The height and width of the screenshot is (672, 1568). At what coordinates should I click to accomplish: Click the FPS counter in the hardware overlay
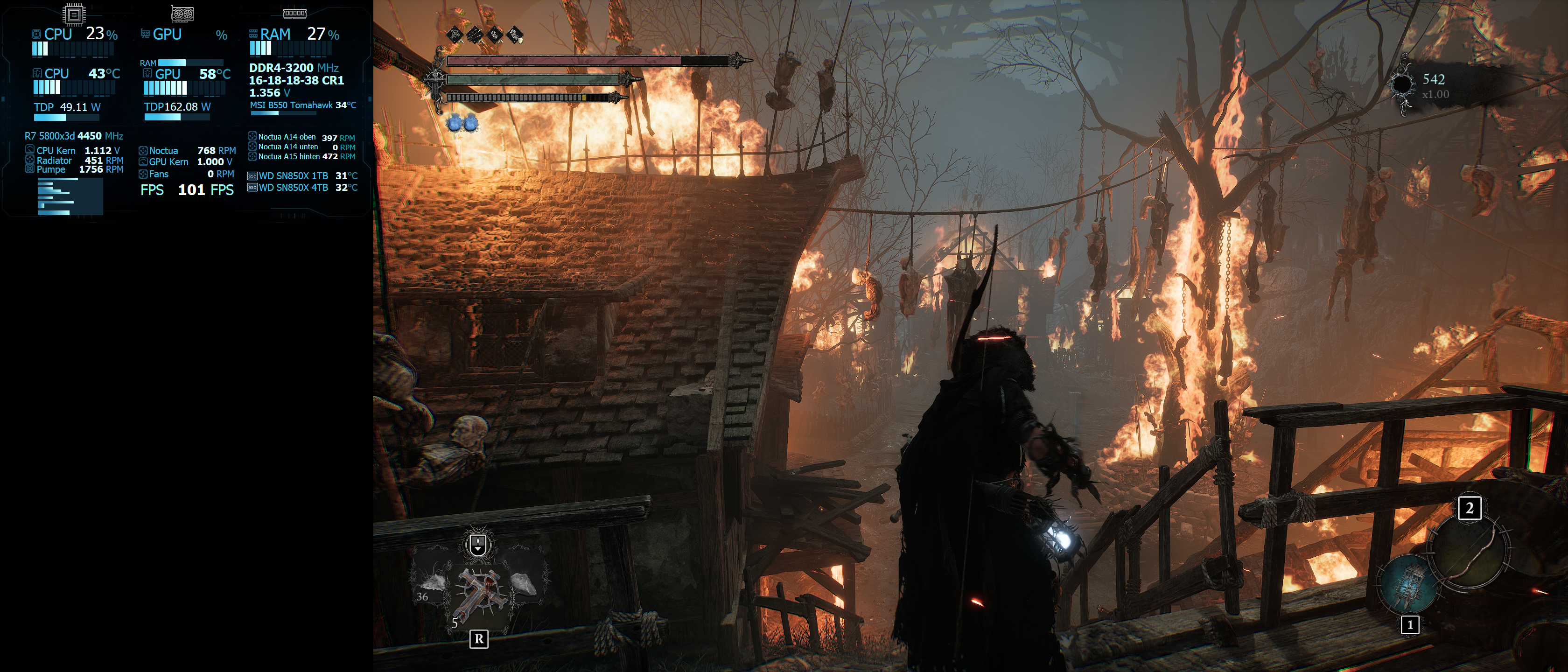click(x=205, y=190)
